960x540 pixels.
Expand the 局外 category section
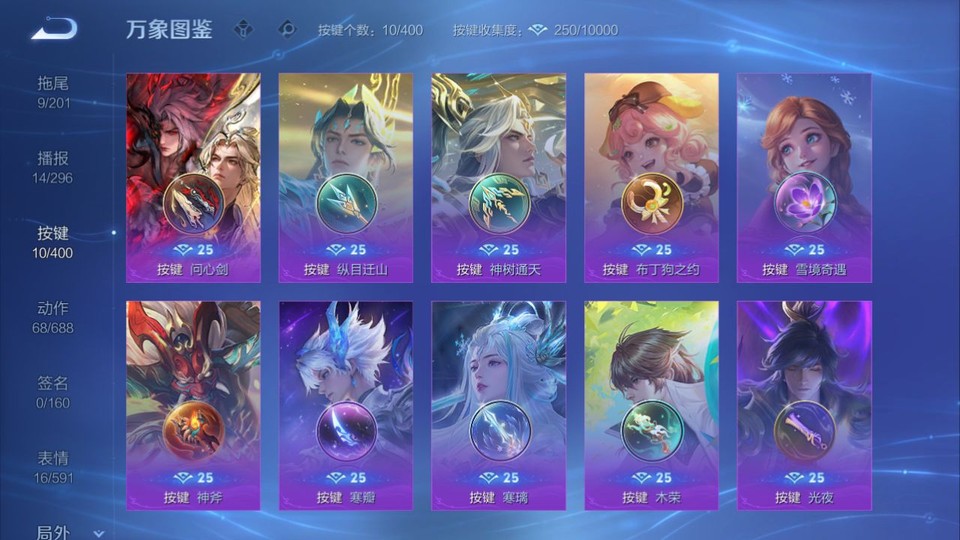click(x=68, y=533)
